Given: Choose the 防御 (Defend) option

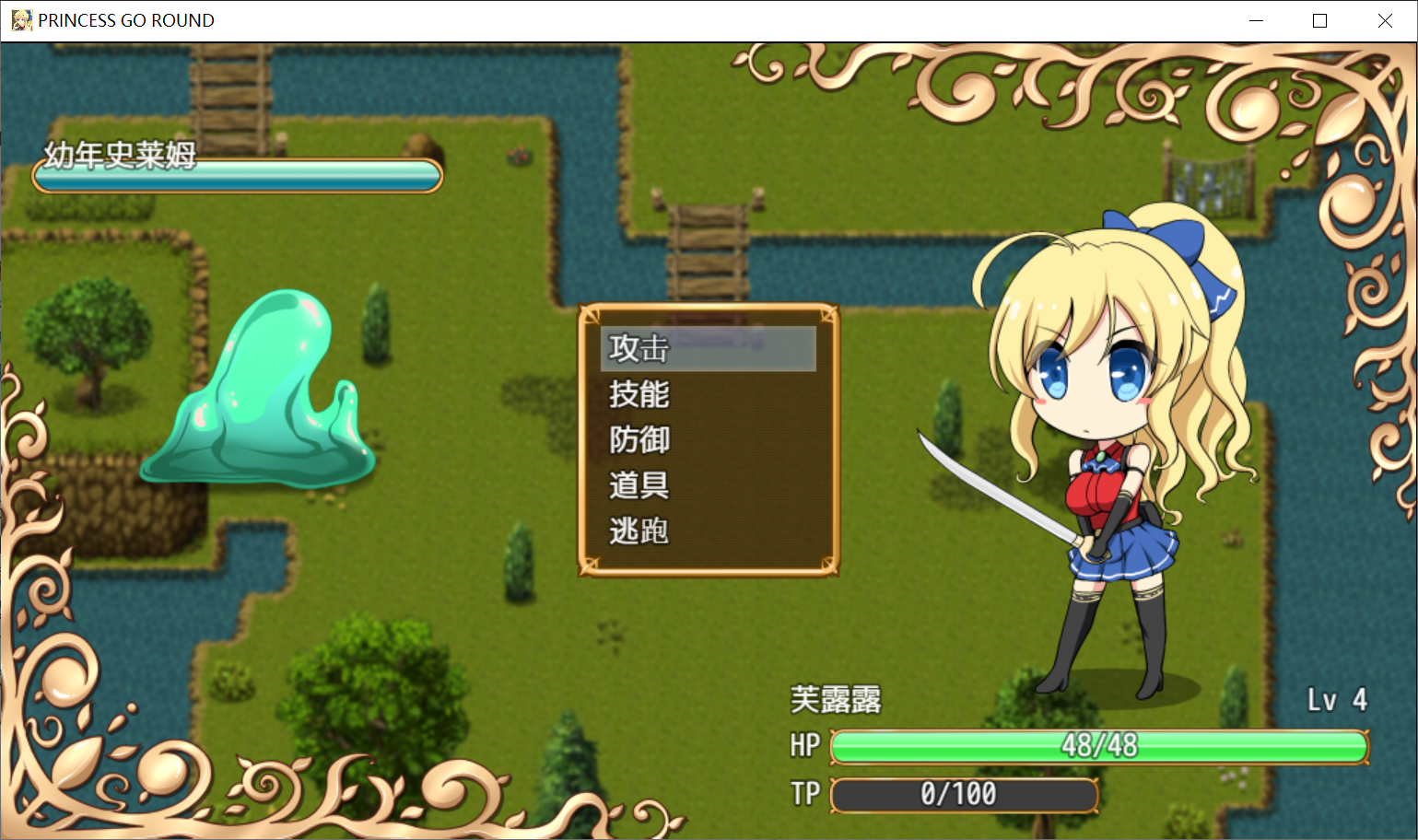Looking at the screenshot, I should pos(639,440).
